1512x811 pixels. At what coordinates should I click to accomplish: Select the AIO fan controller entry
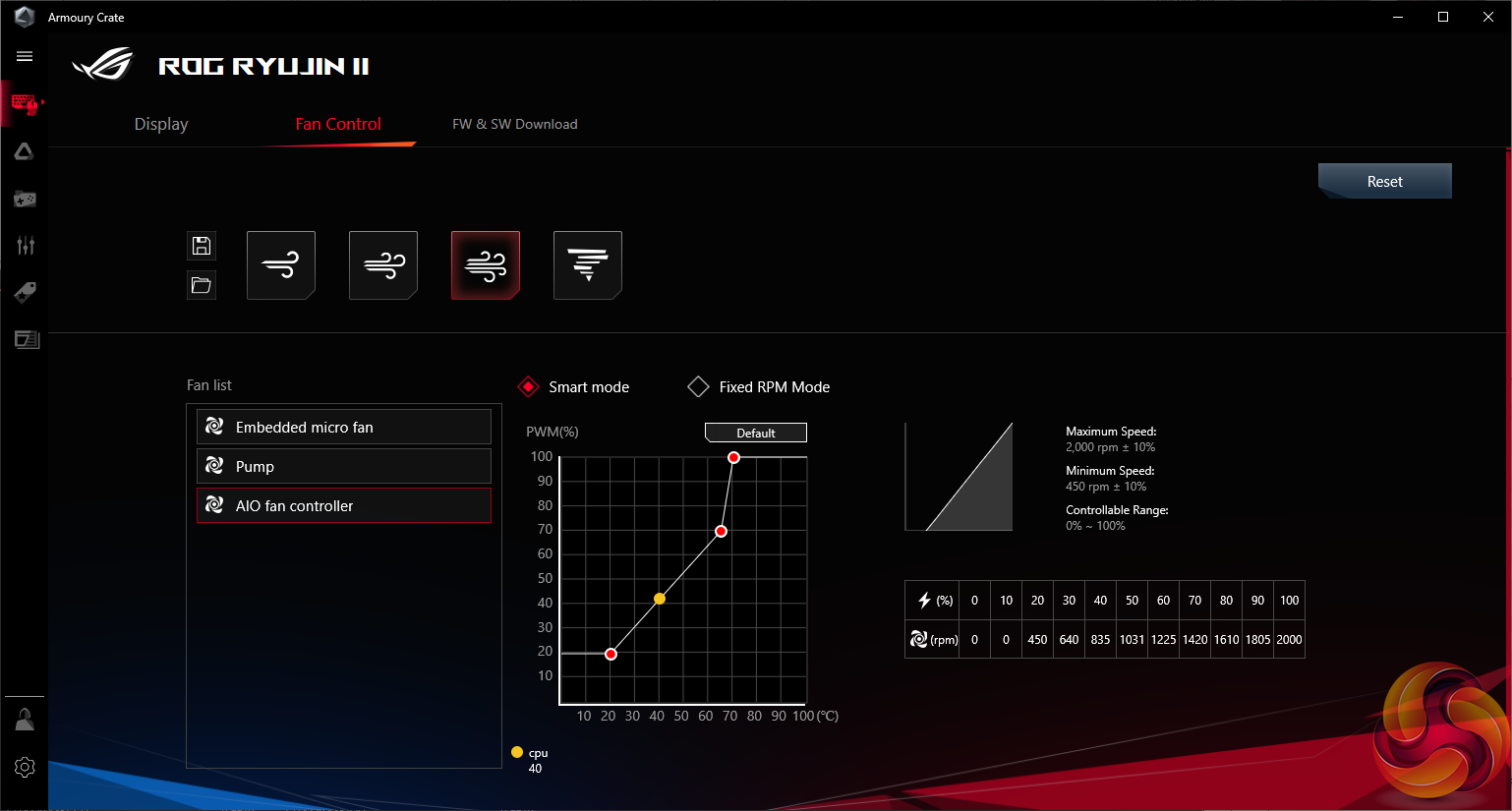344,506
